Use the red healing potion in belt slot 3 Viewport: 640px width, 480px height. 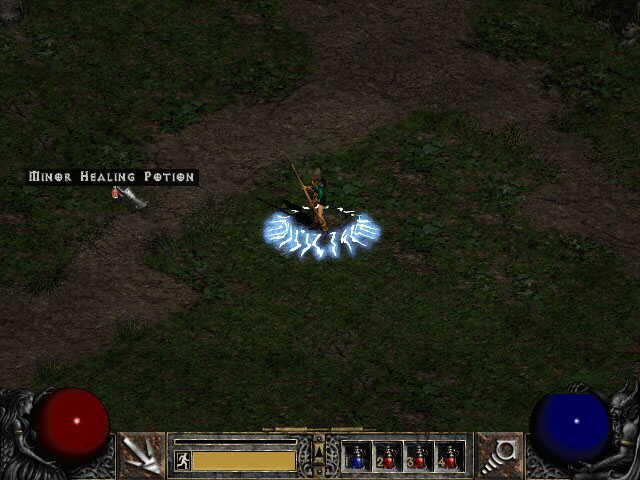(x=419, y=457)
